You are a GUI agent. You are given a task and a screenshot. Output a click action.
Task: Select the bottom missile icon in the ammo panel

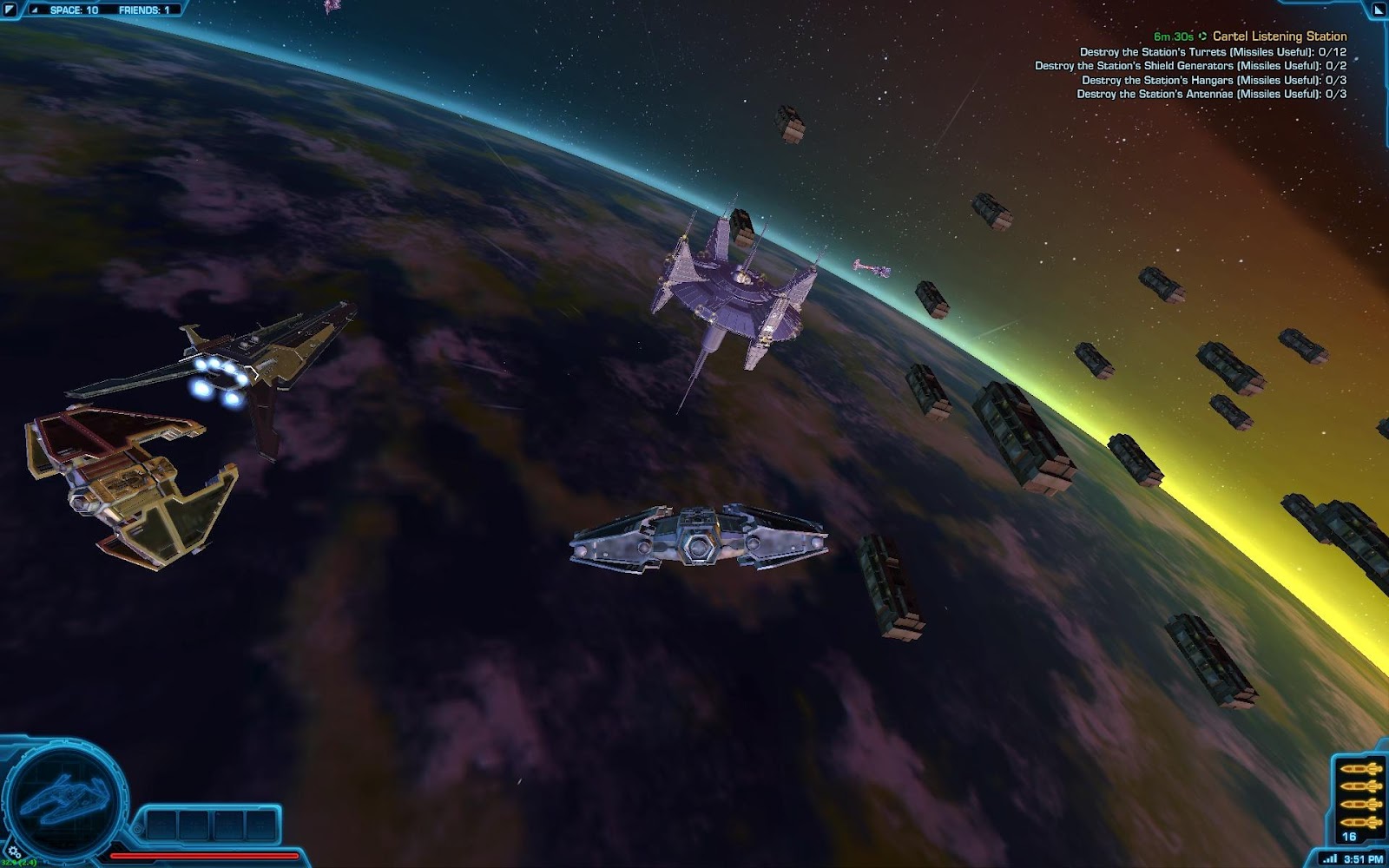(x=1360, y=822)
